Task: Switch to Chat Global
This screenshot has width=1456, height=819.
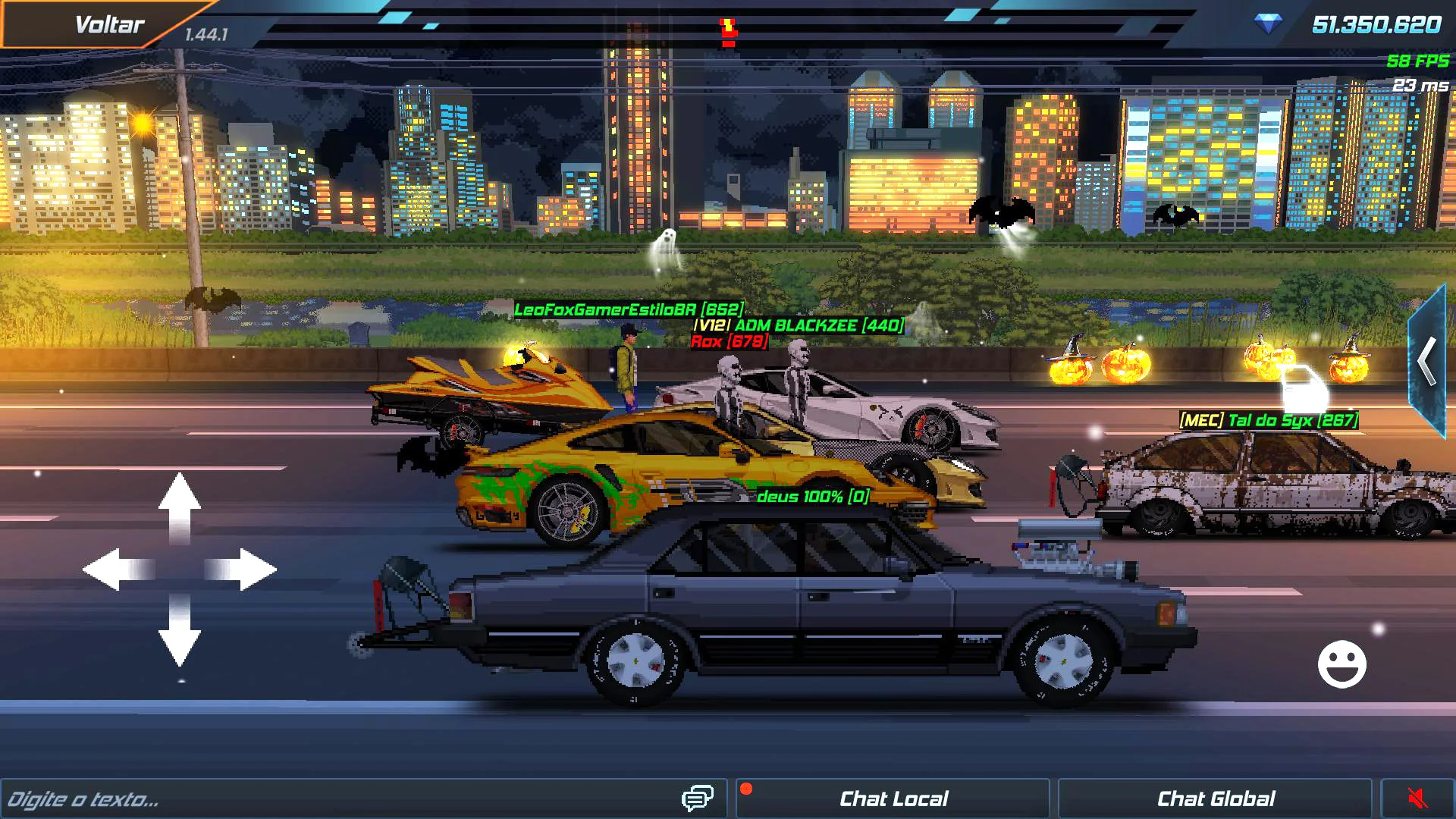Action: tap(1215, 799)
